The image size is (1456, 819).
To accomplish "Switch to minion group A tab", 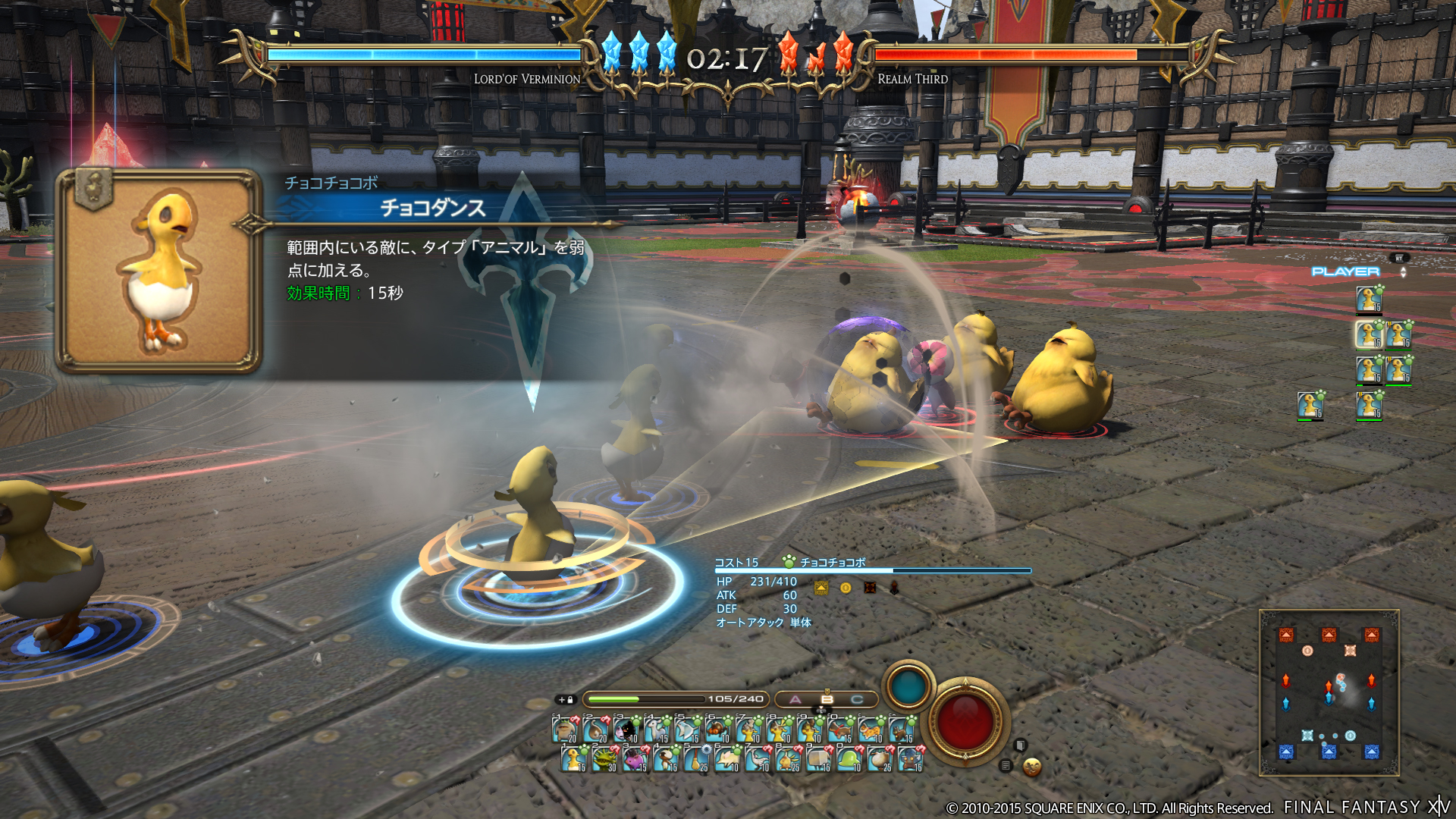I will 795,699.
